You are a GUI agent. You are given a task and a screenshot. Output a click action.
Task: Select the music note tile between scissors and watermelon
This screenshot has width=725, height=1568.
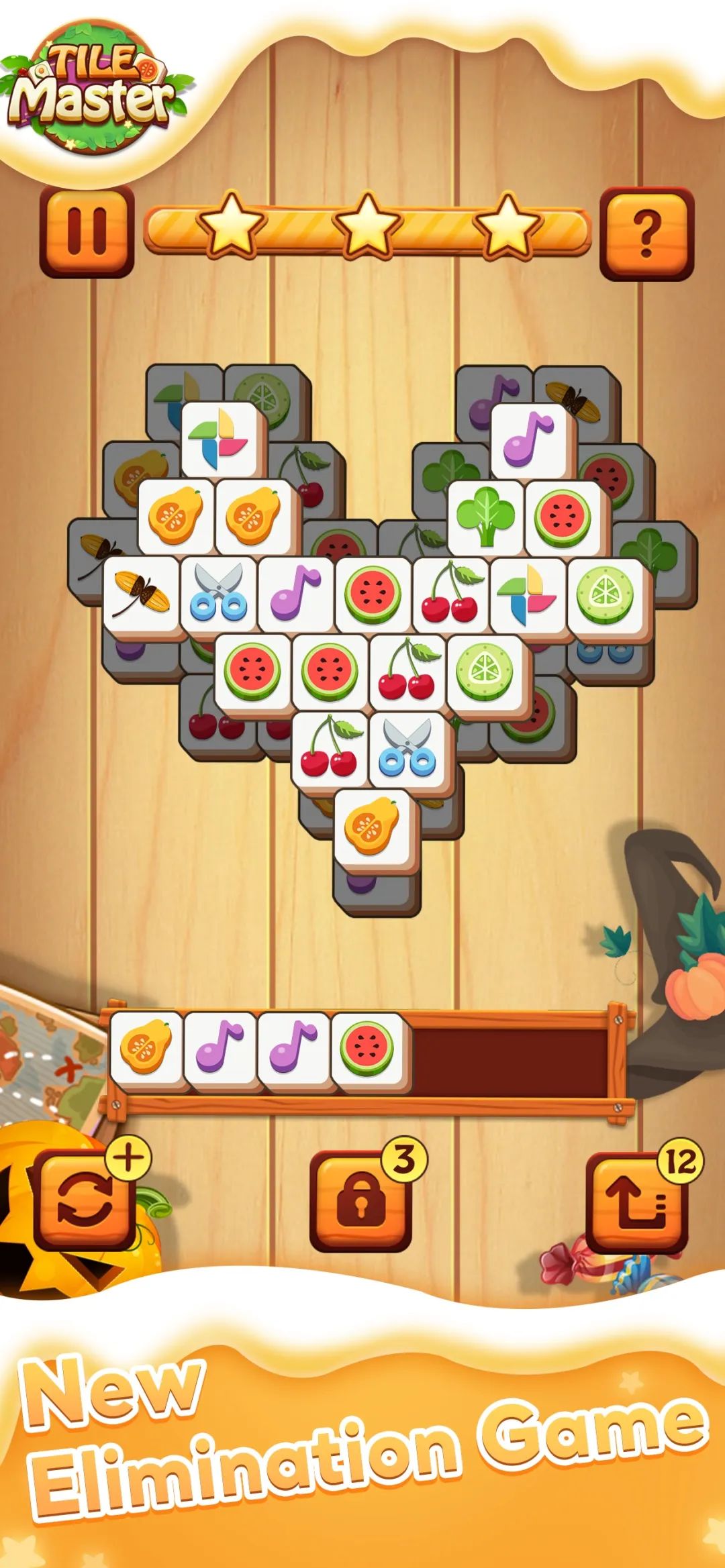coord(296,594)
